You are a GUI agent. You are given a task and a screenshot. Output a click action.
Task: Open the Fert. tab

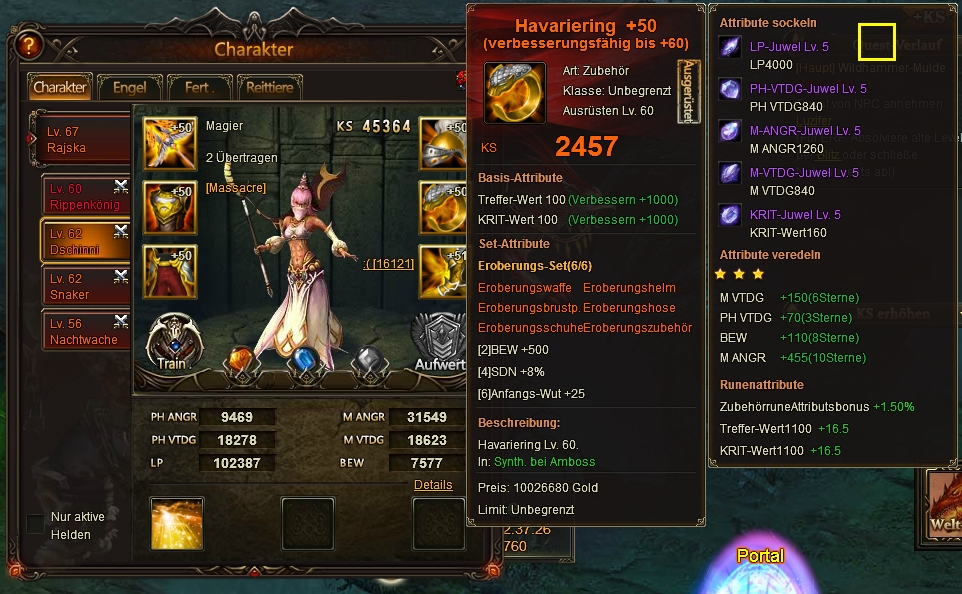click(x=197, y=87)
